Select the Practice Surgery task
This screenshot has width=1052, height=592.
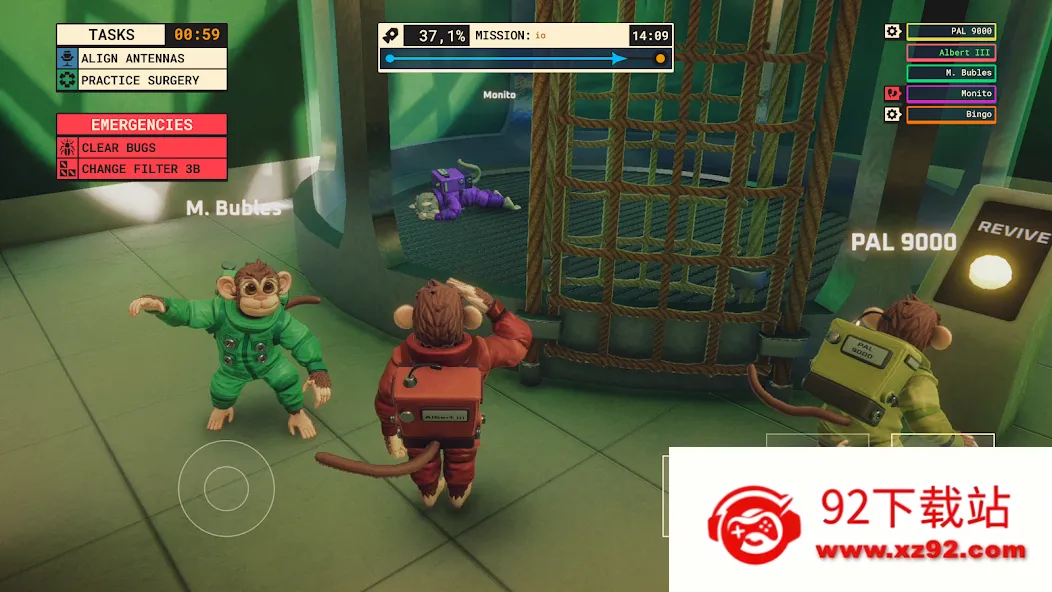point(141,80)
